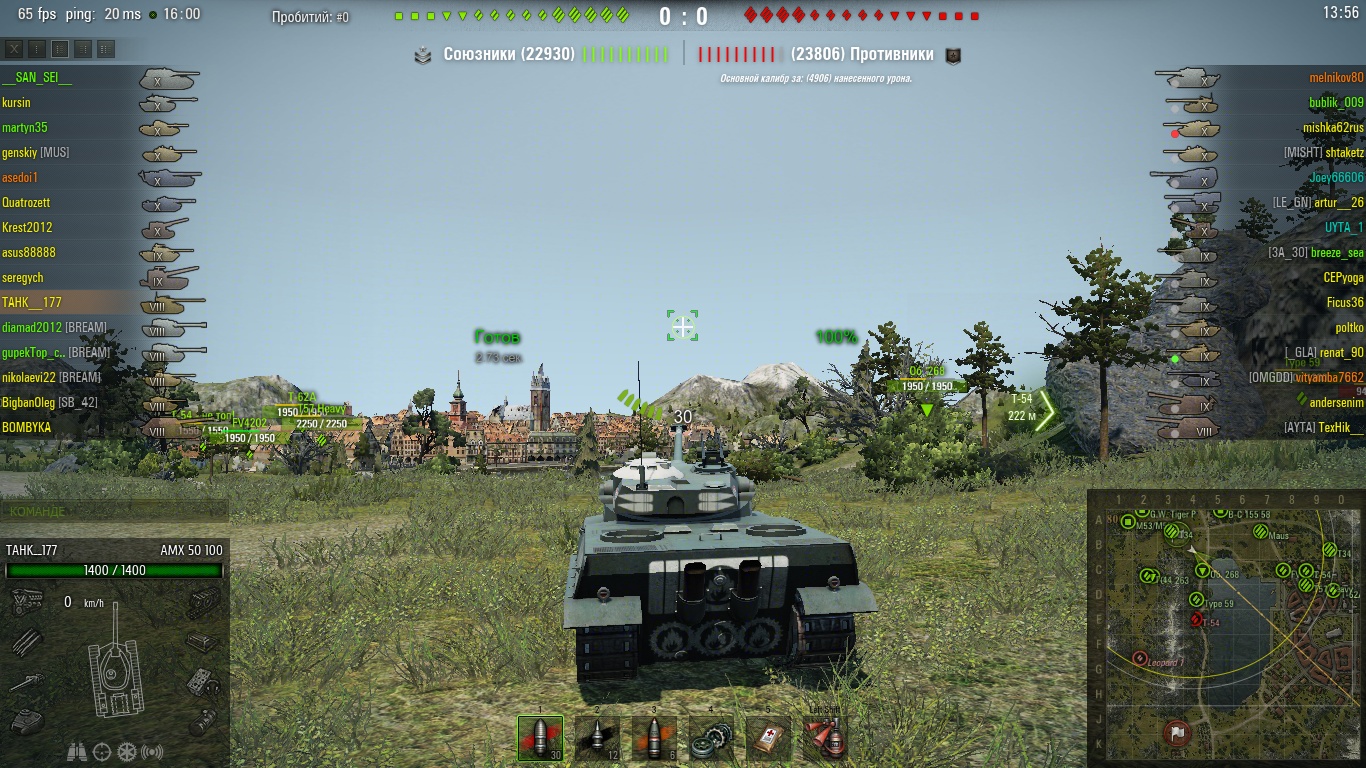Switch player panel to the highlighted medium mode

60,48
